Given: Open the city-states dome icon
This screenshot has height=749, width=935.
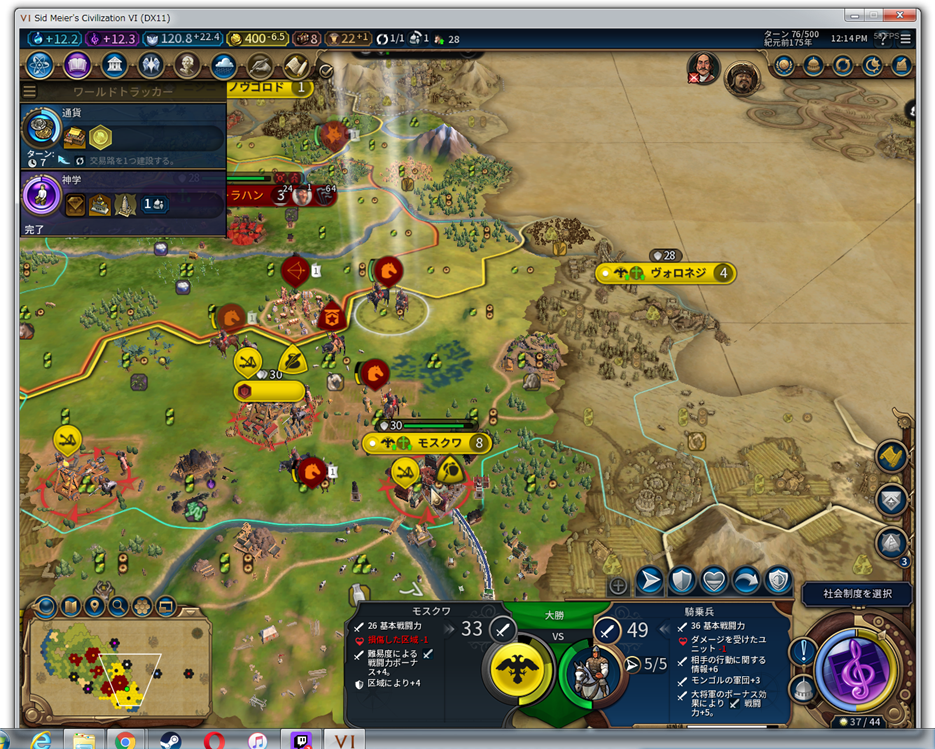Looking at the screenshot, I should pyautogui.click(x=814, y=65).
